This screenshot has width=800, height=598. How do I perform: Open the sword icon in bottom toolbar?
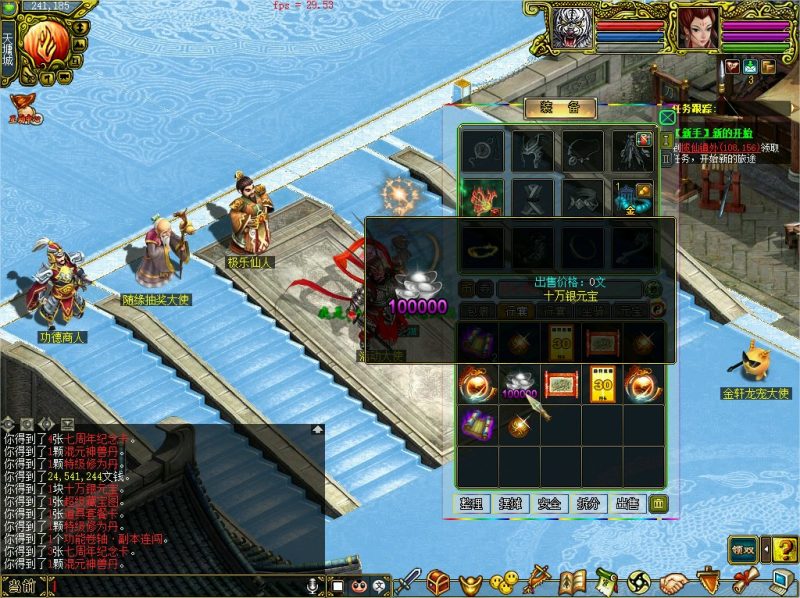pyautogui.click(x=408, y=581)
